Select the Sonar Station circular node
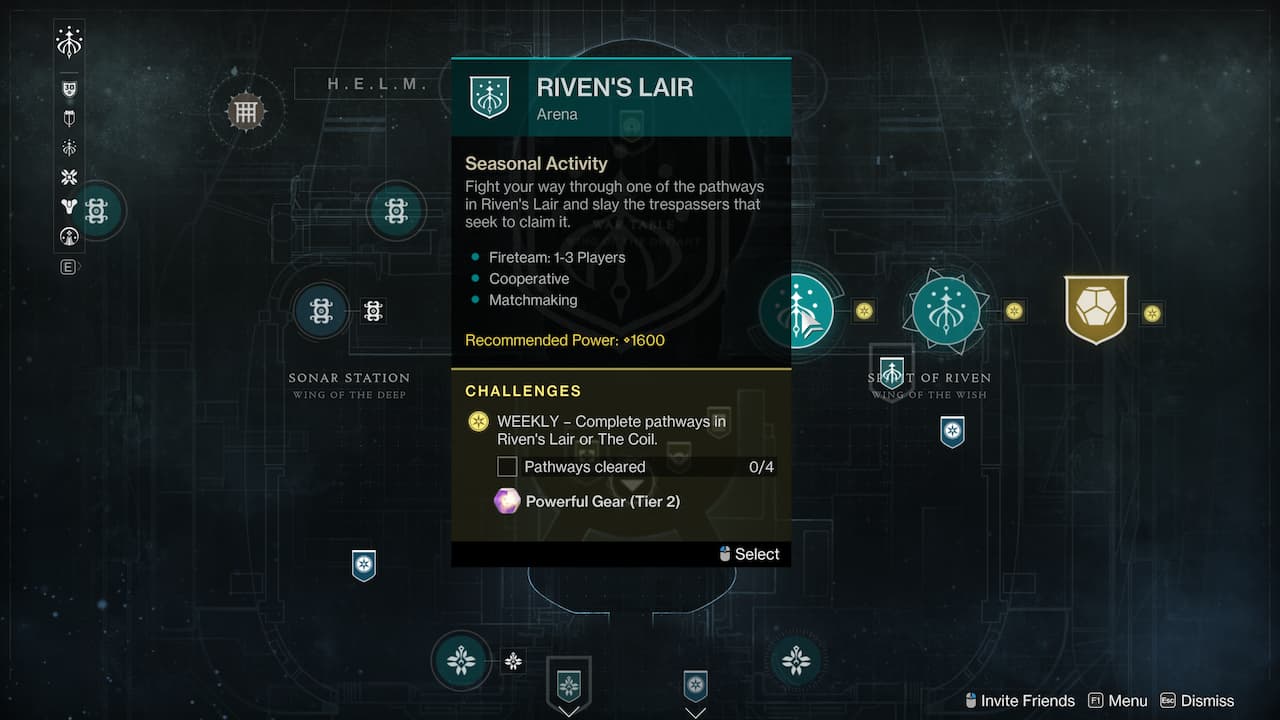The height and width of the screenshot is (720, 1280). coord(321,311)
